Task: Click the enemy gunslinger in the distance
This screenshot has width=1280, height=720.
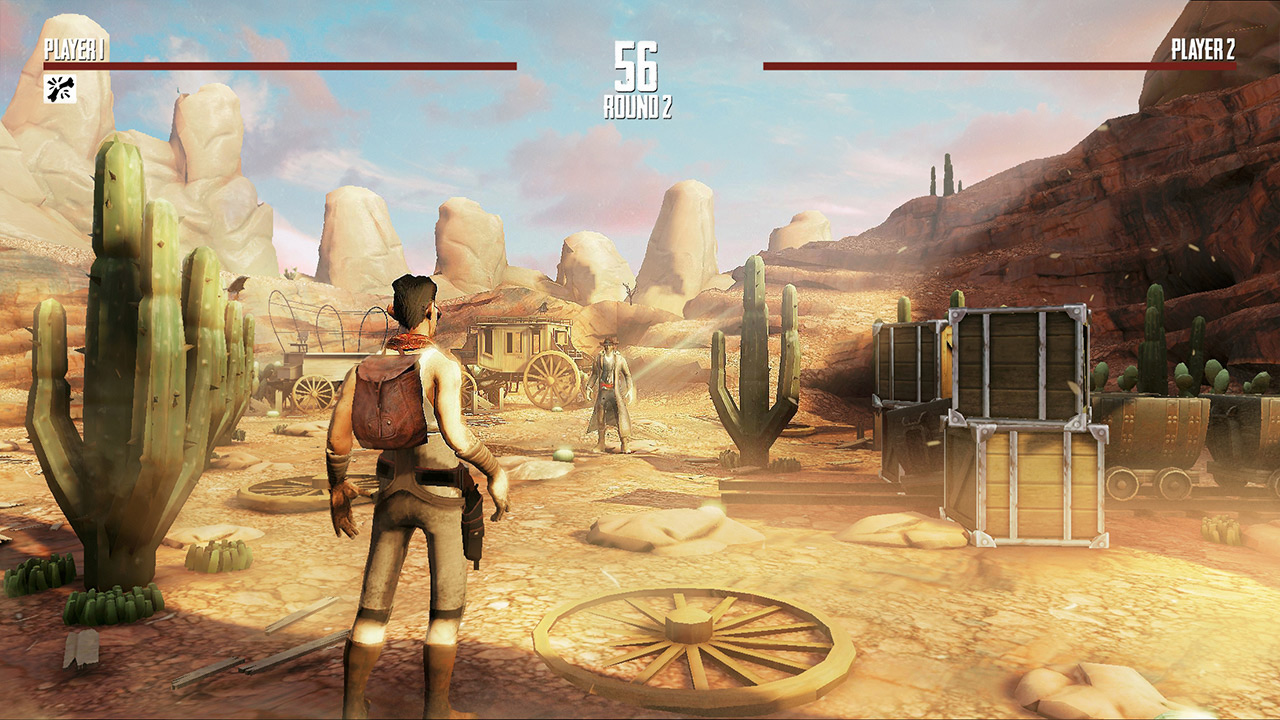Action: [x=610, y=390]
